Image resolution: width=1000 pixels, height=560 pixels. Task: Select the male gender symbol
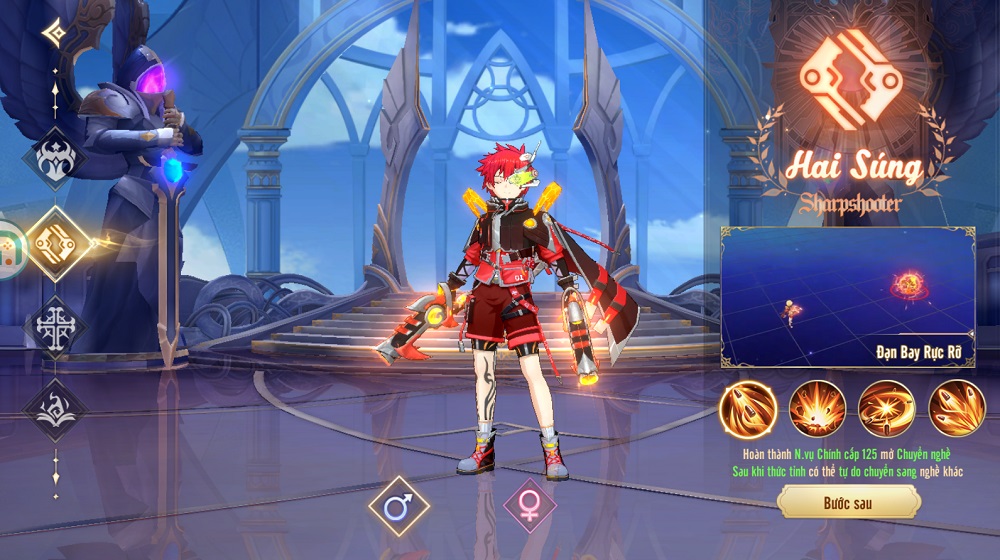click(399, 507)
